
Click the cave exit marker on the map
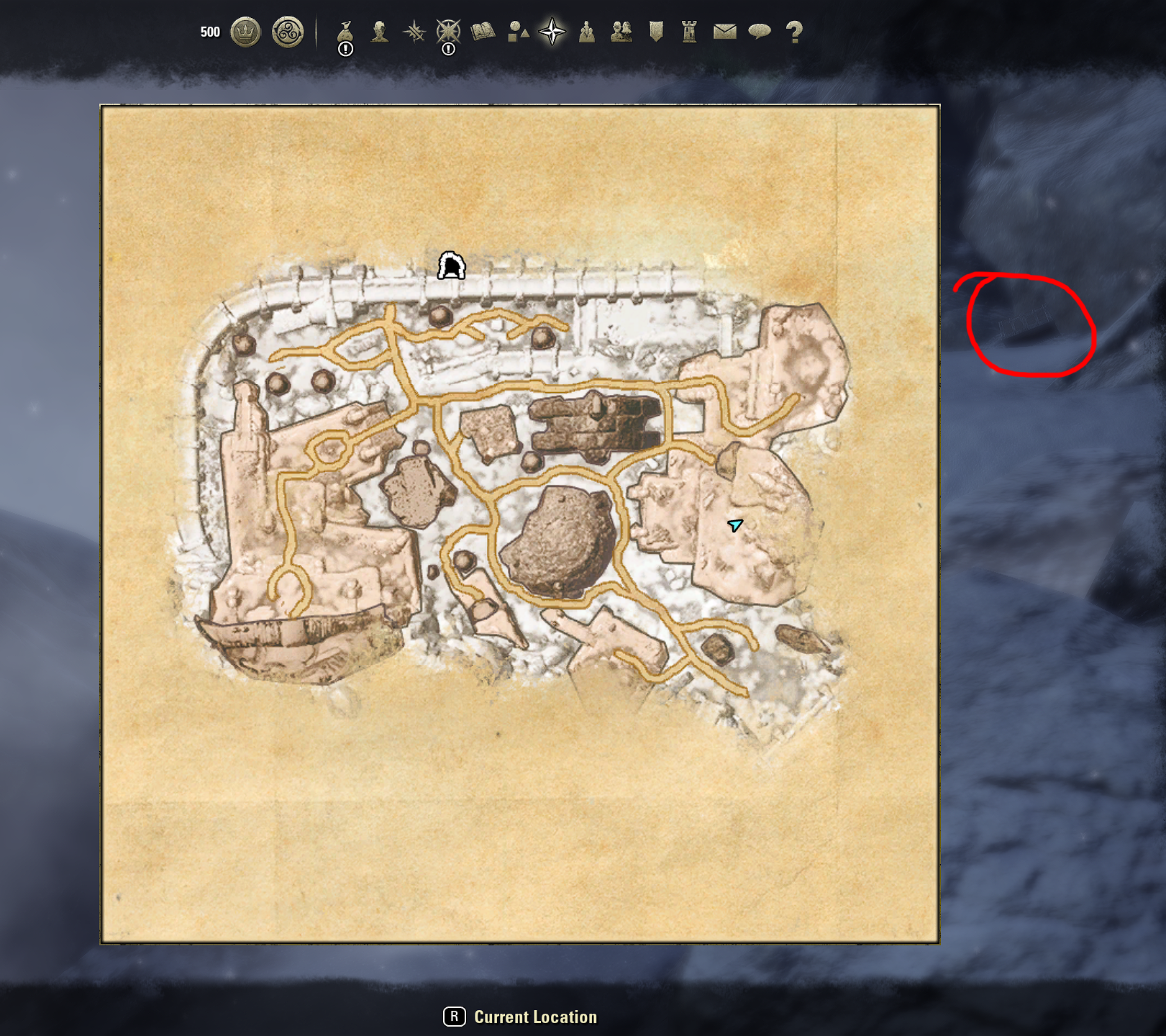click(451, 266)
